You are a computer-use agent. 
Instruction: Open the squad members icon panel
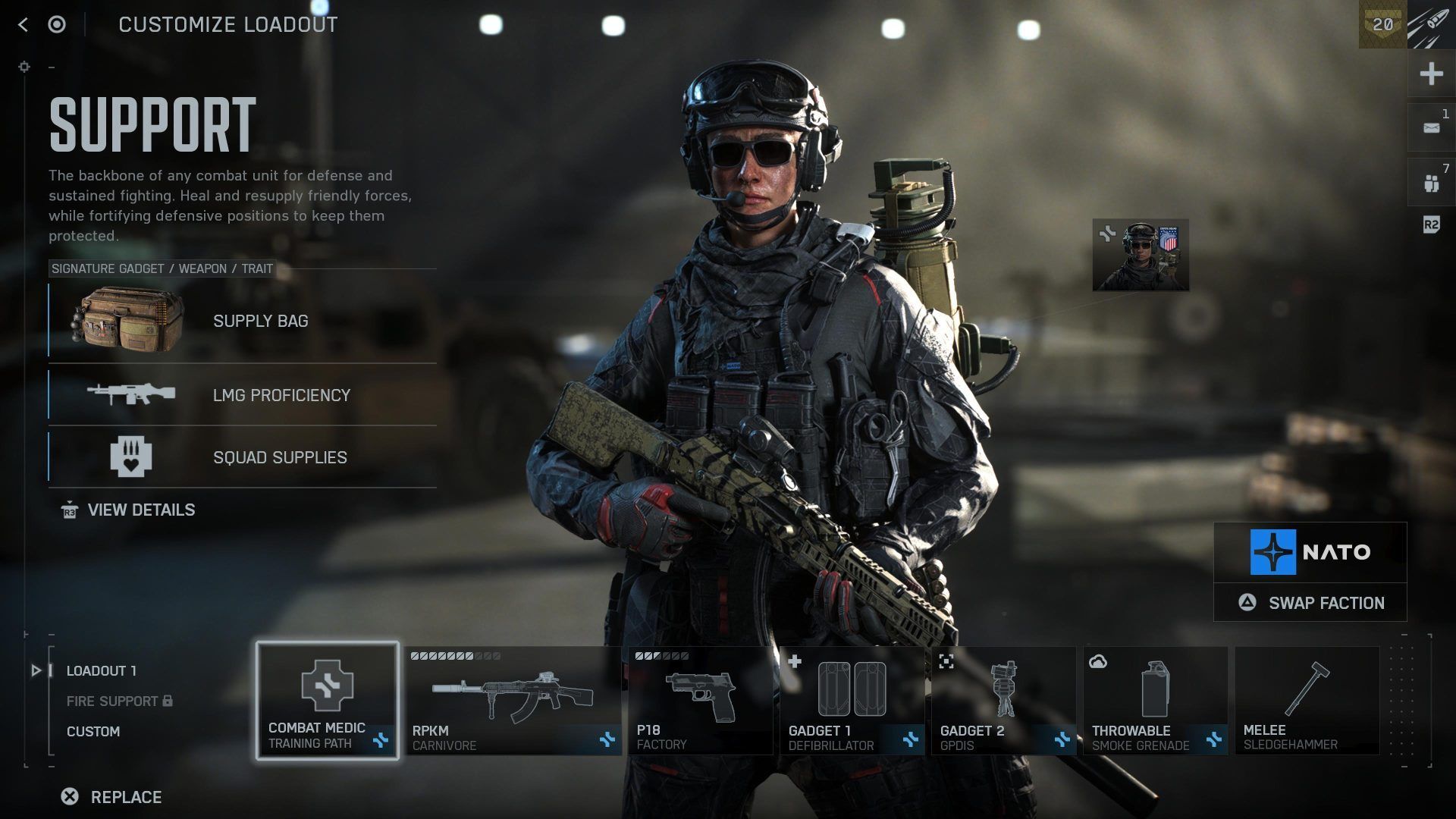[x=1431, y=183]
